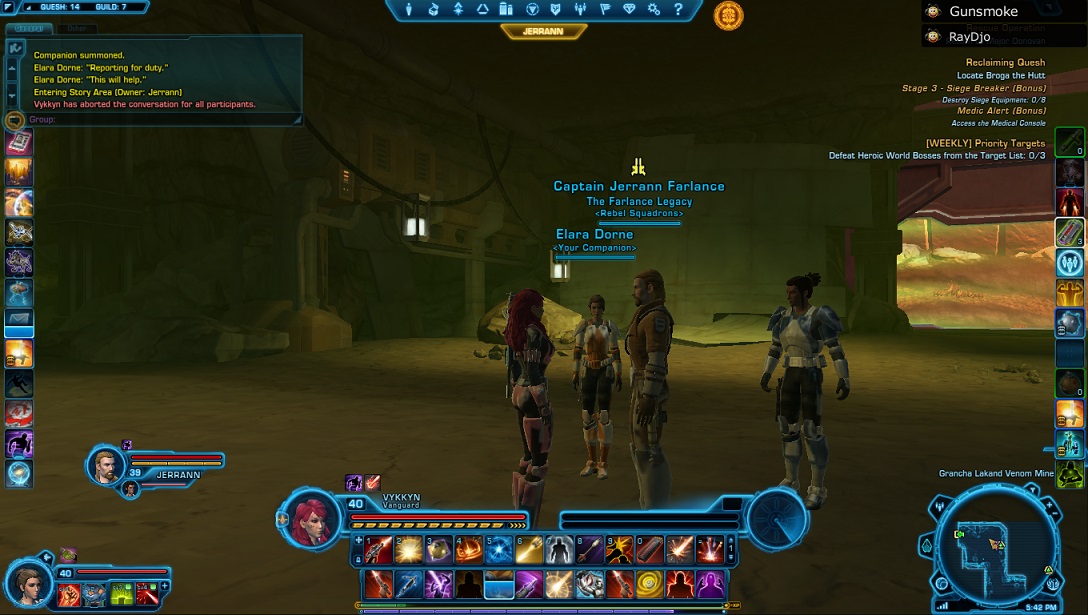1088x615 pixels.
Task: Activate the yellow spiral ability on lower bar
Action: (x=650, y=583)
